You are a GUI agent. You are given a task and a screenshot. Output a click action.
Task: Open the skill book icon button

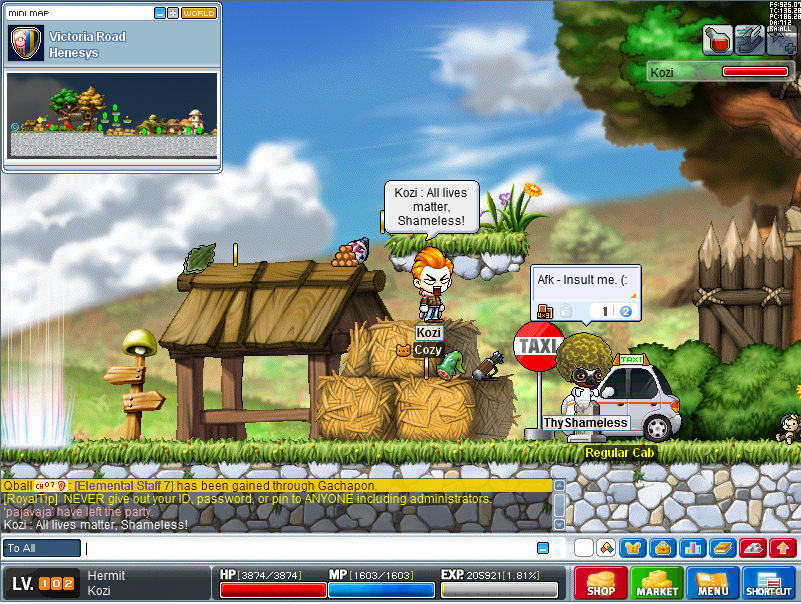pos(723,548)
